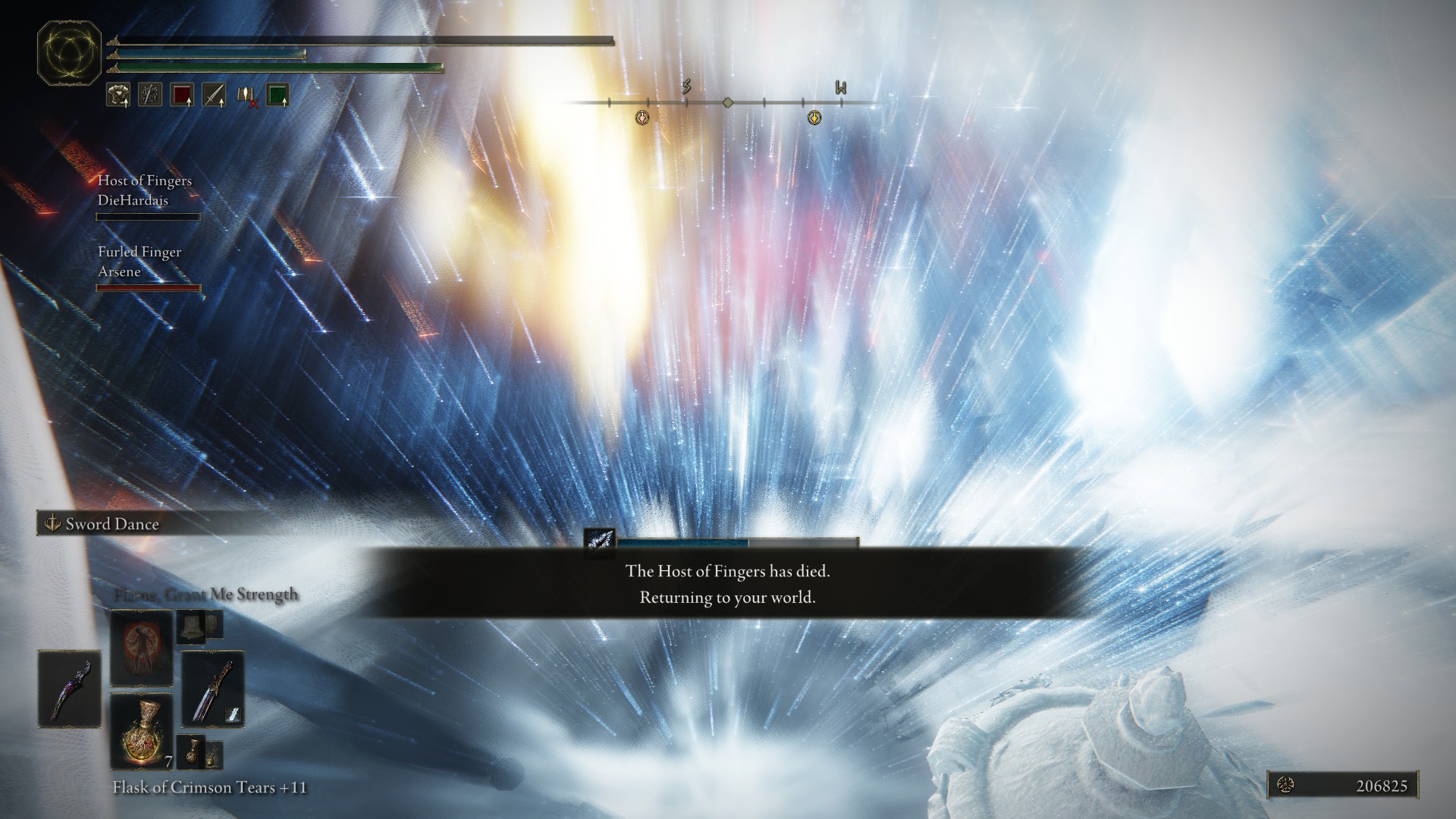Screen dimensions: 1456x819
Task: Click the right-hand golden compass marker
Action: point(814,118)
